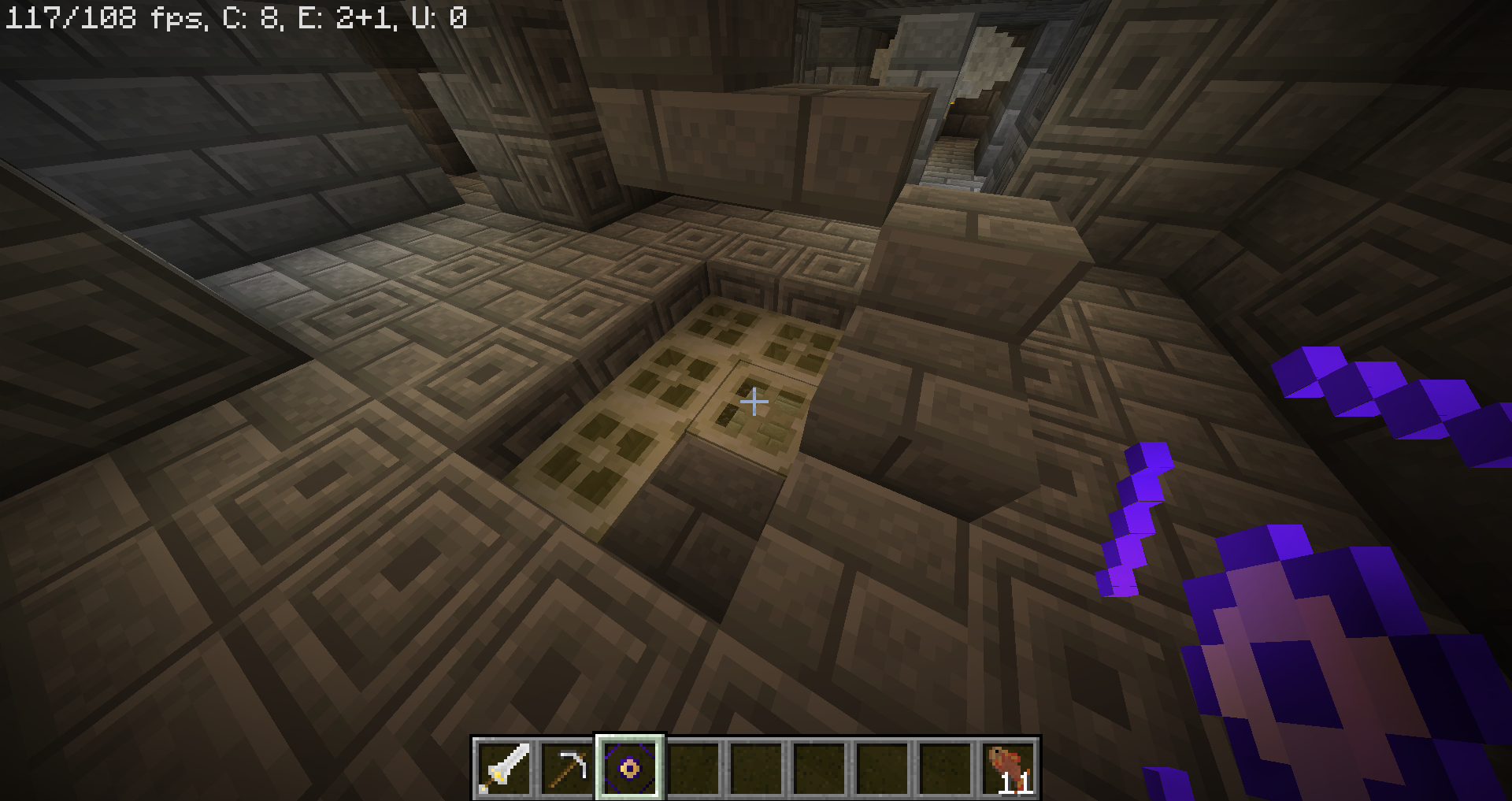The height and width of the screenshot is (801, 1512).
Task: Click the purple particle trail near the held item
Action: coord(1134,512)
